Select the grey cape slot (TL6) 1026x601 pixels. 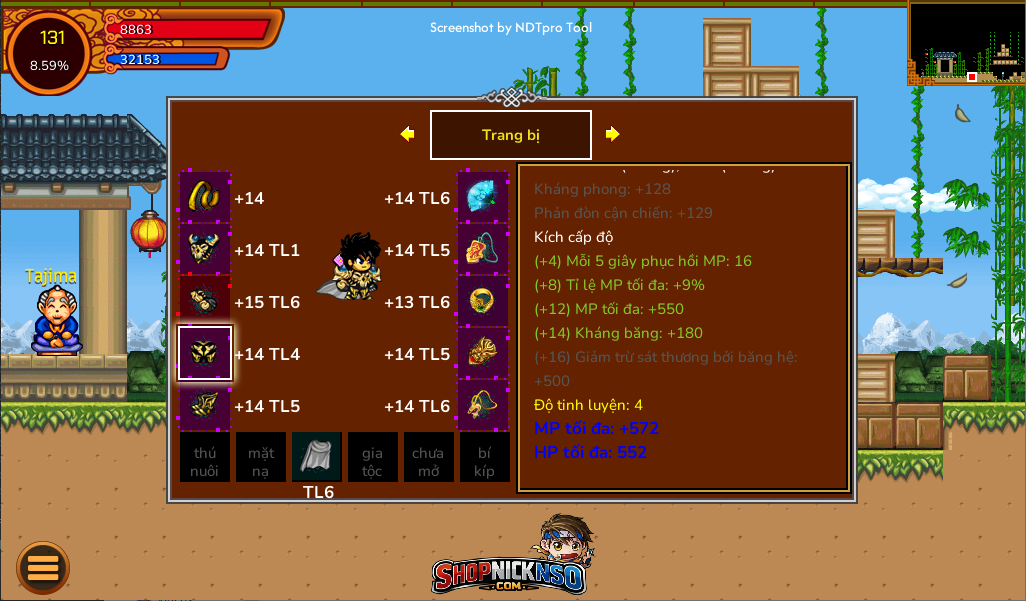317,458
